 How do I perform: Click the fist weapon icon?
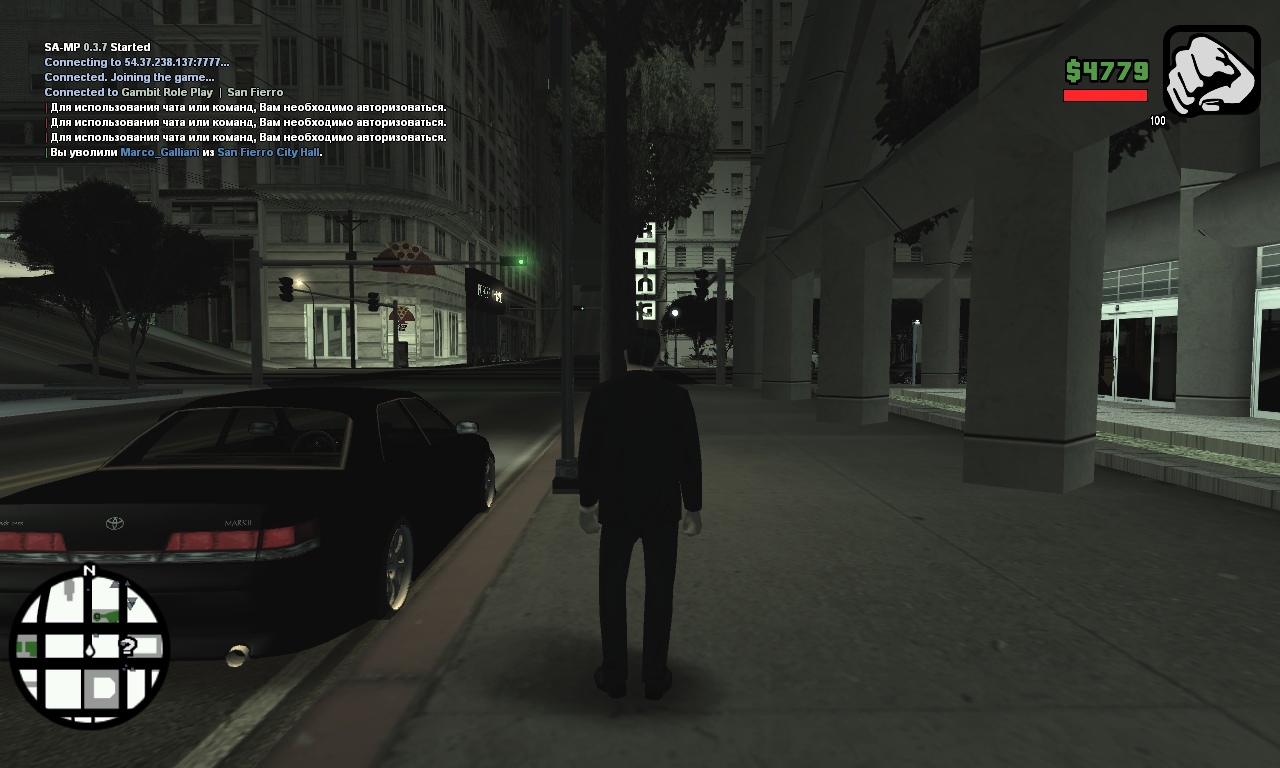click(1211, 70)
